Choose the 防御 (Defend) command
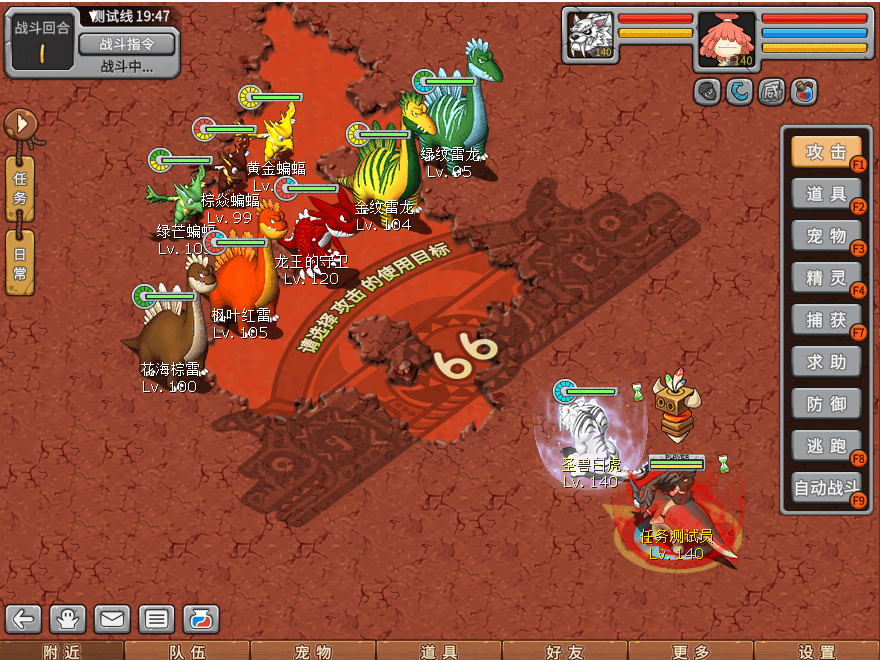This screenshot has width=880, height=660. [x=826, y=404]
